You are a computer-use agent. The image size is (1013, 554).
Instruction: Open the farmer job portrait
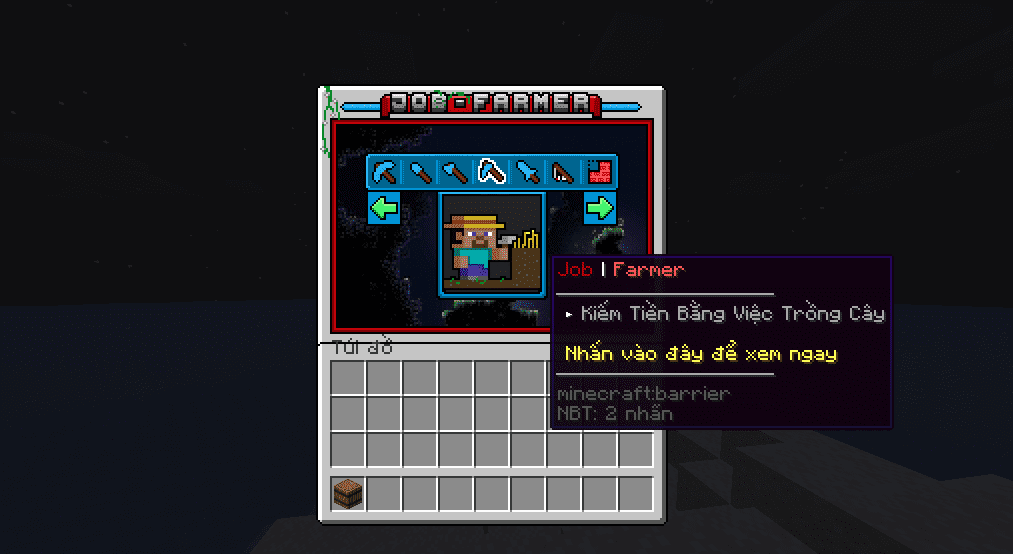pyautogui.click(x=491, y=243)
